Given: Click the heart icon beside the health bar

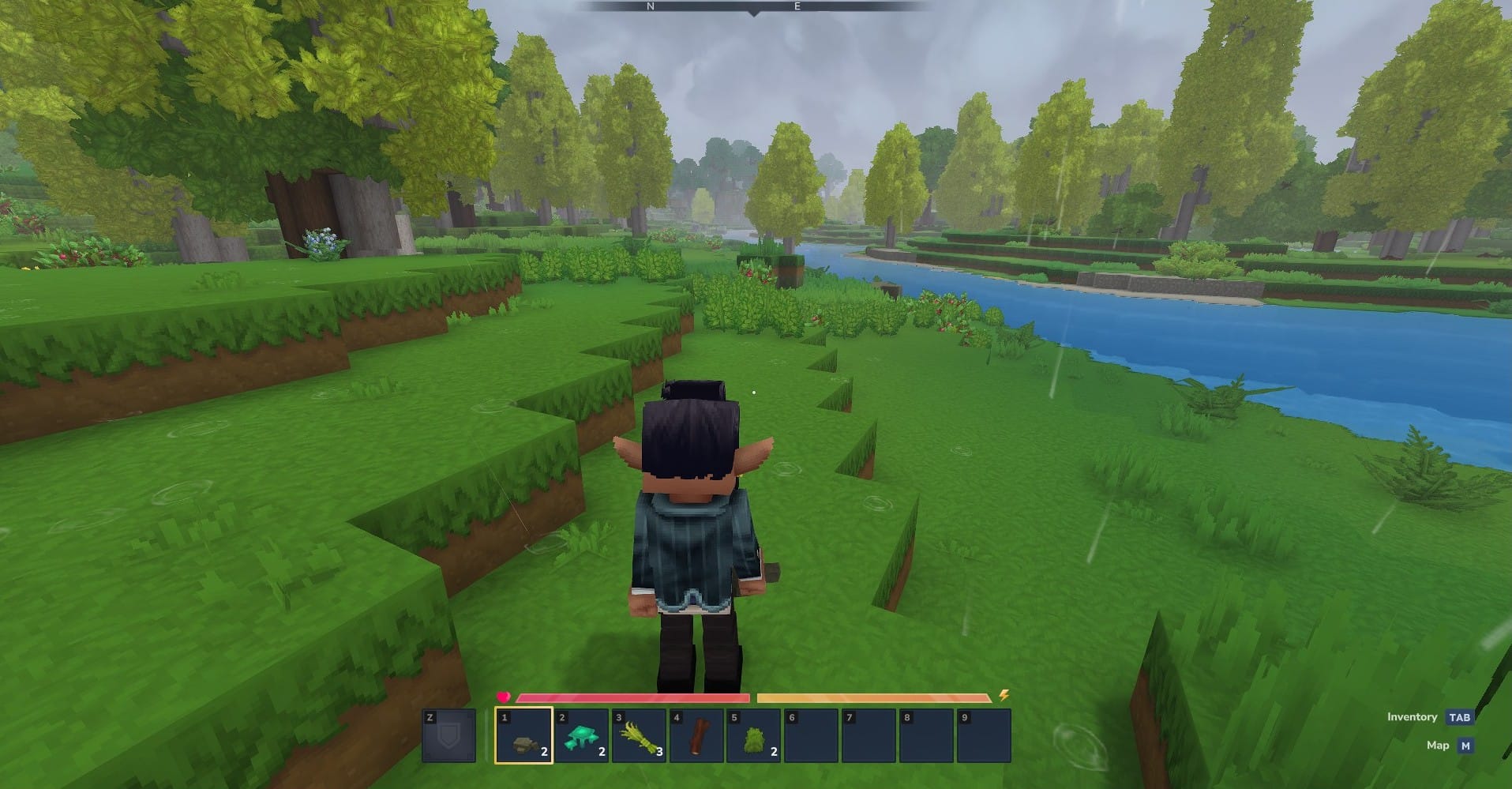Looking at the screenshot, I should [503, 697].
